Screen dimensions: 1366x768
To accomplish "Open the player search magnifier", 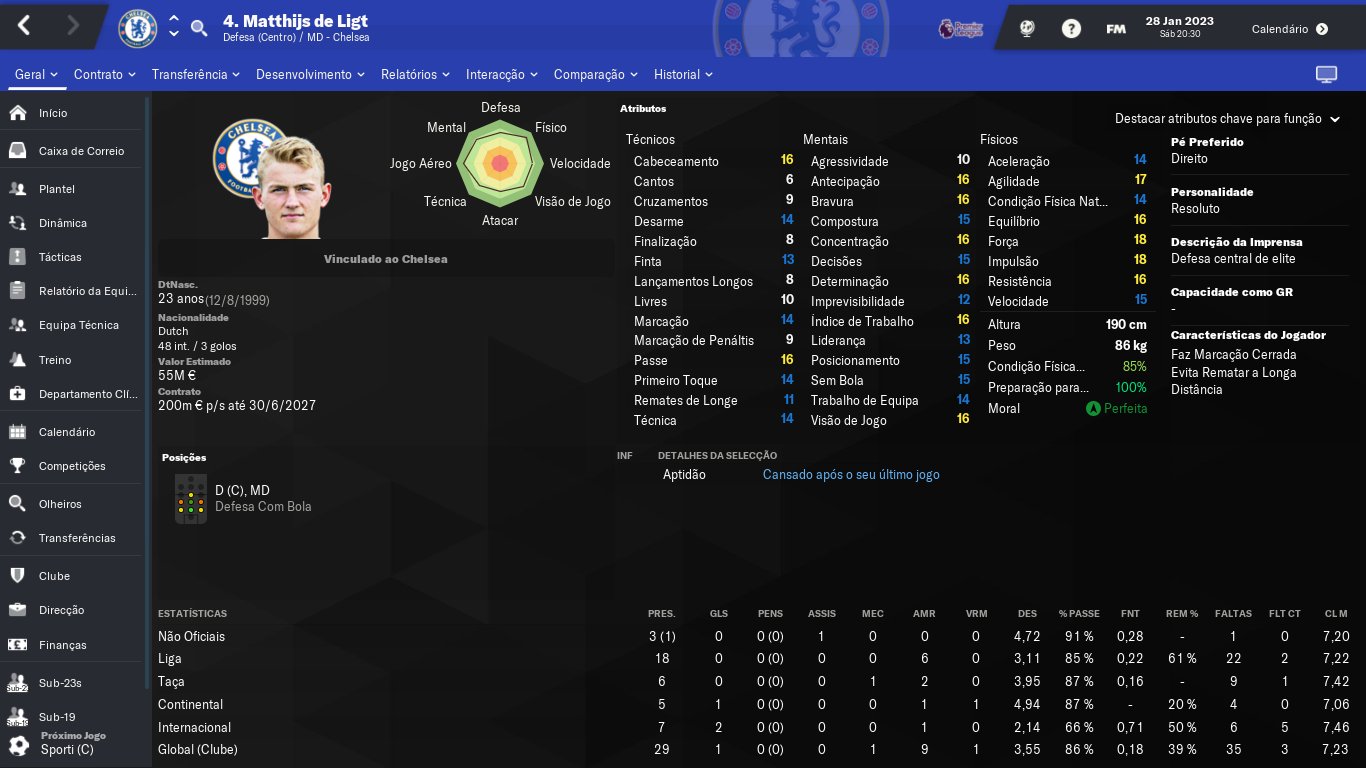I will pos(199,28).
